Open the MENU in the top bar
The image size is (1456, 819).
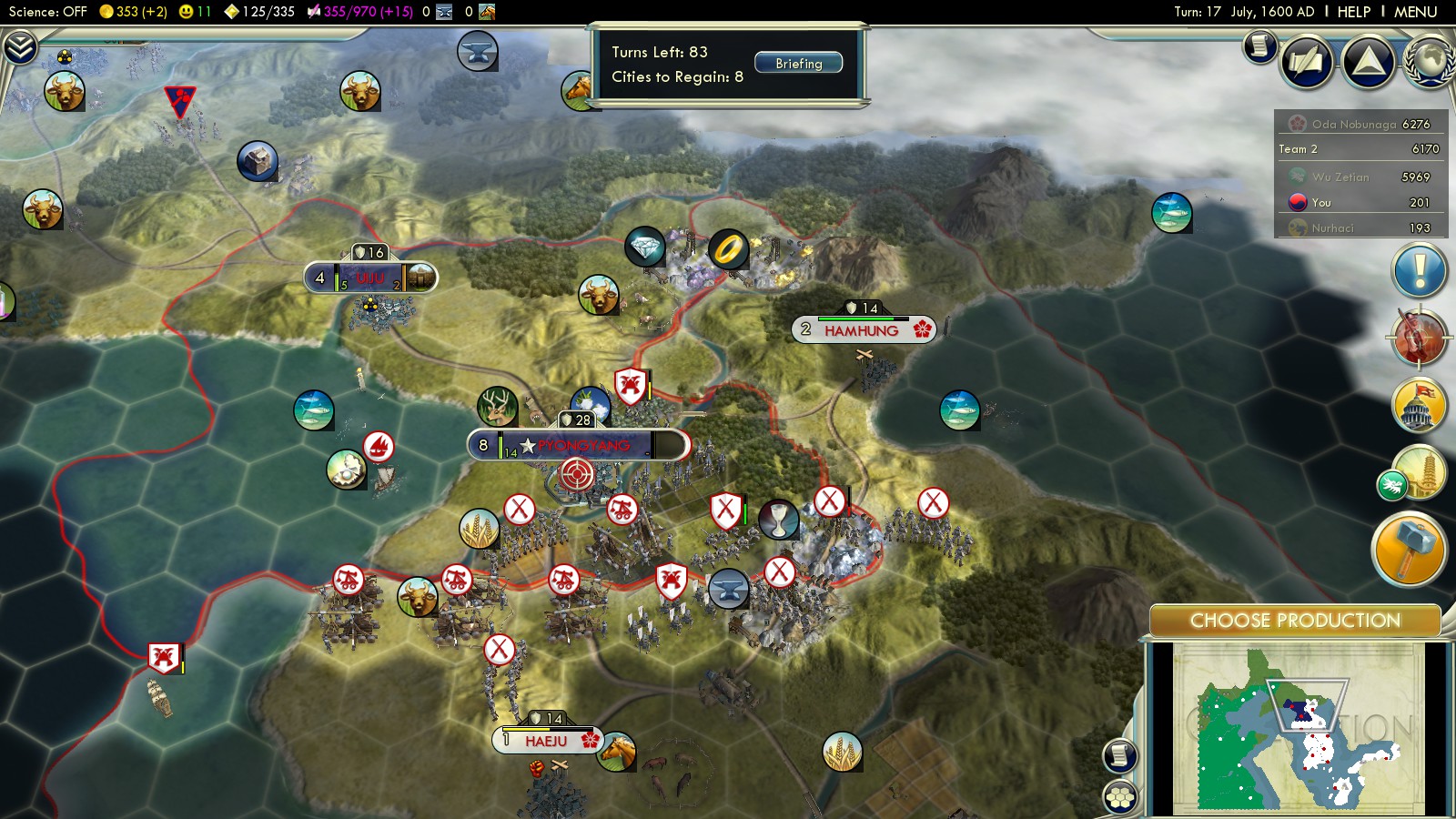pos(1415,12)
